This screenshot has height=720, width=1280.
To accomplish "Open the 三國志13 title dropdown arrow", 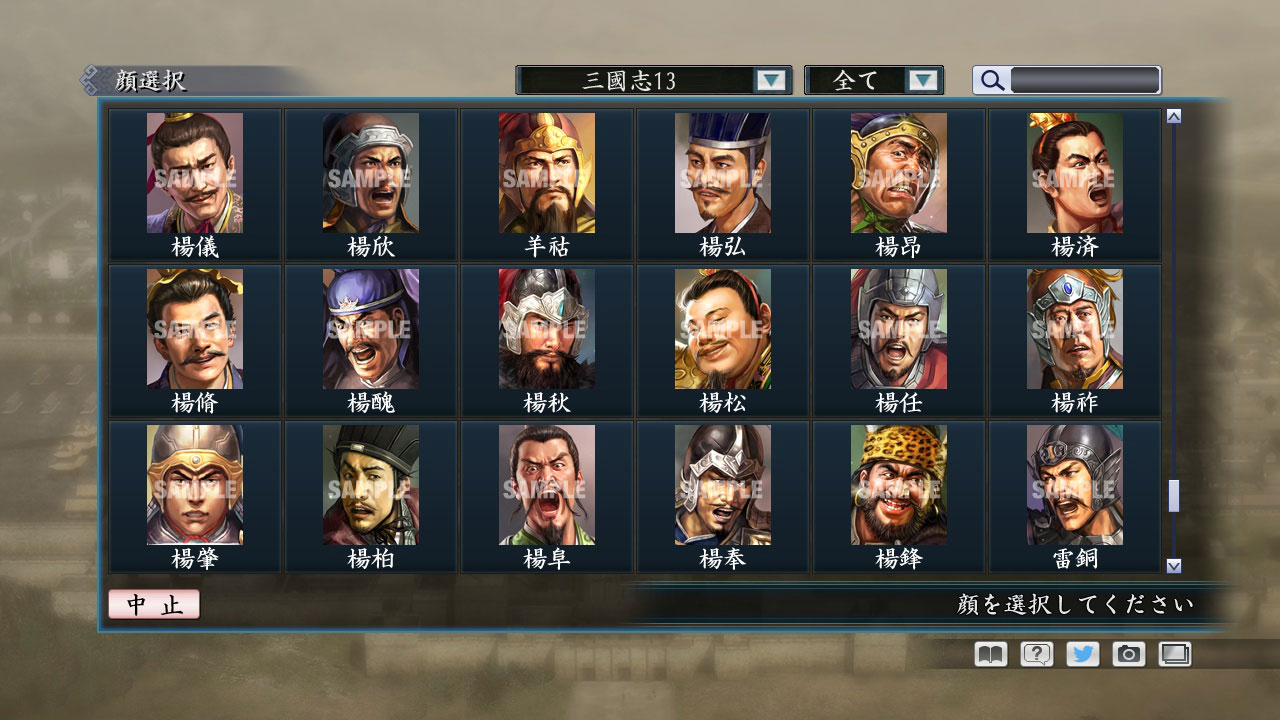I will point(770,79).
